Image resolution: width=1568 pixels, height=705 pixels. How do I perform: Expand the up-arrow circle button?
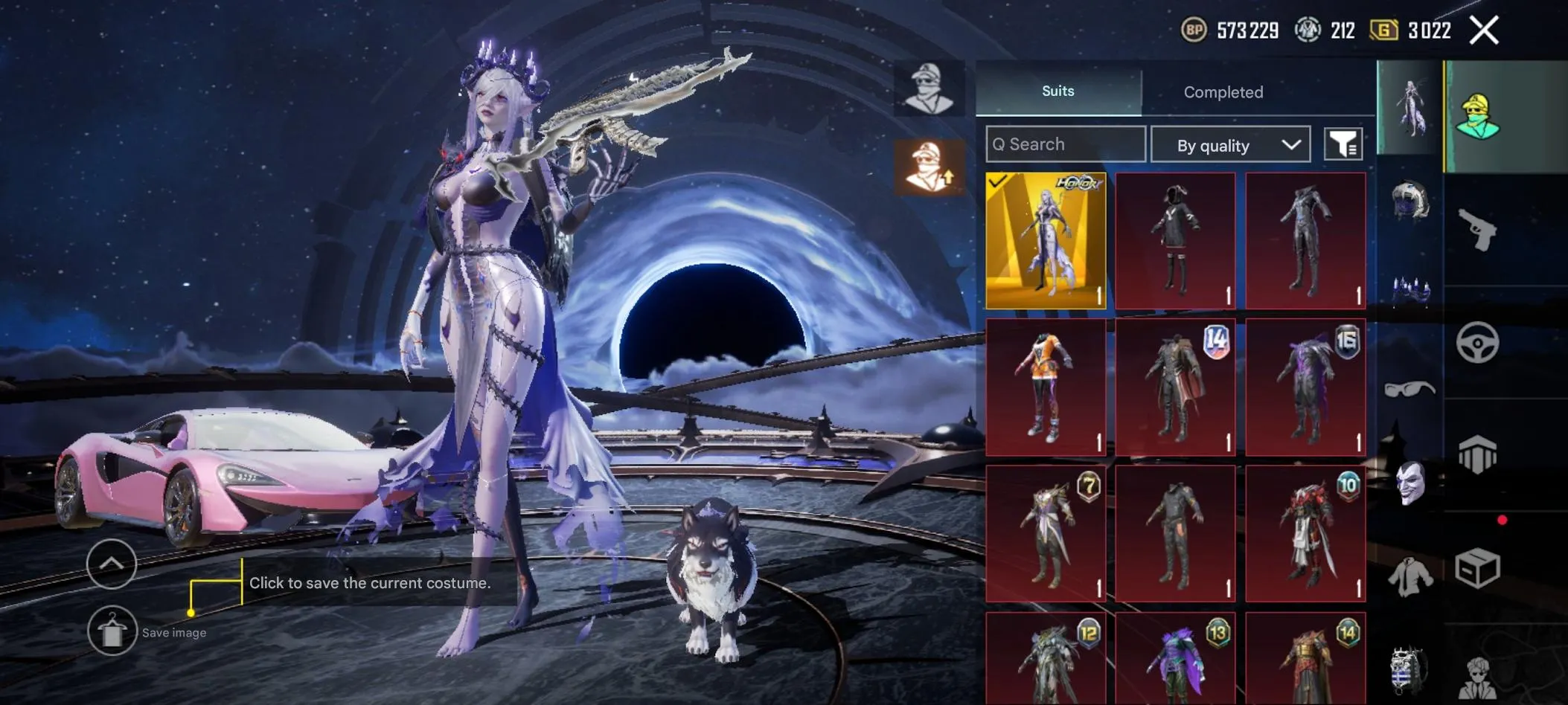tap(112, 564)
